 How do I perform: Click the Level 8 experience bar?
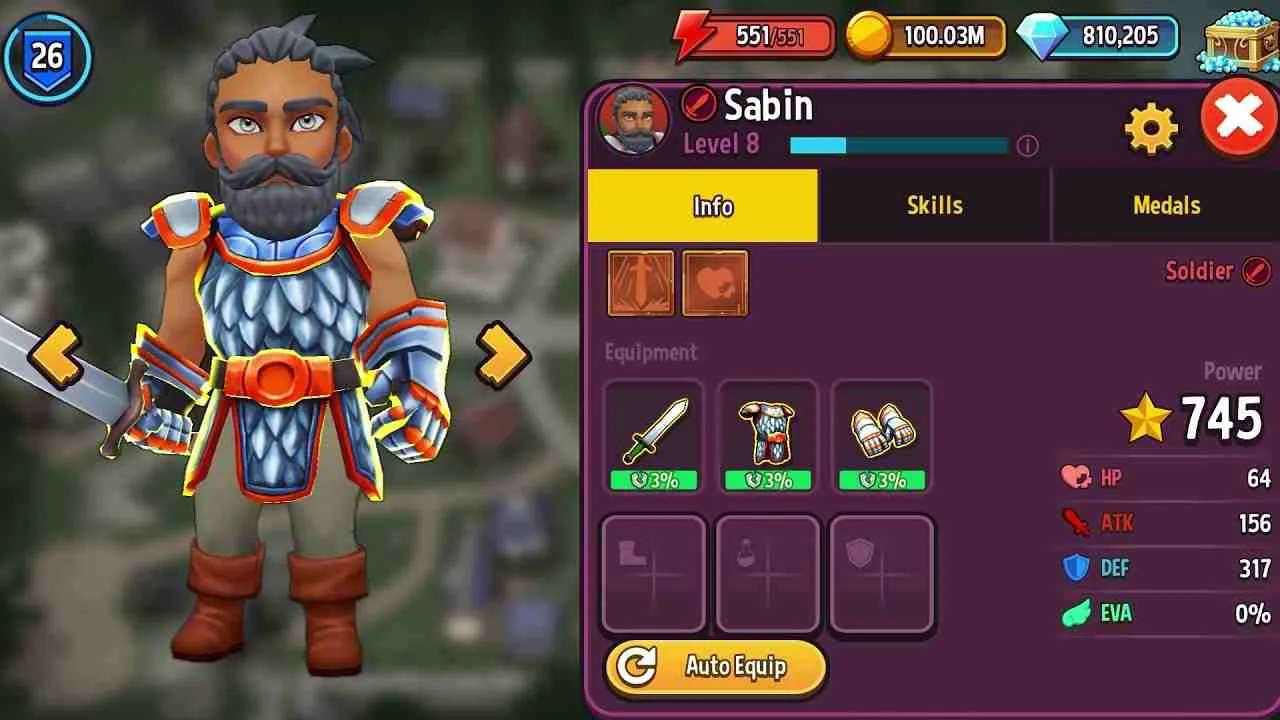point(900,145)
